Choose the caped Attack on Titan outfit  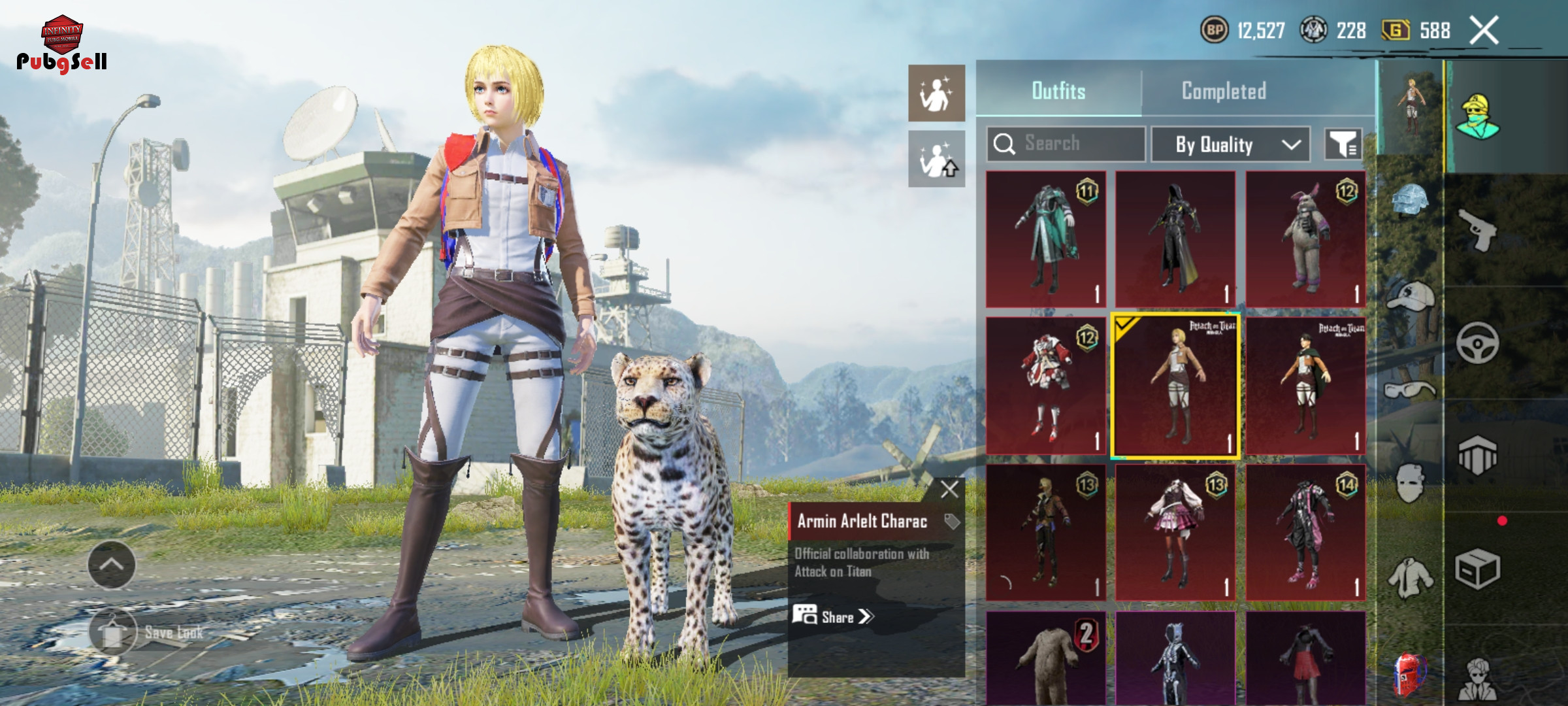coord(1305,386)
